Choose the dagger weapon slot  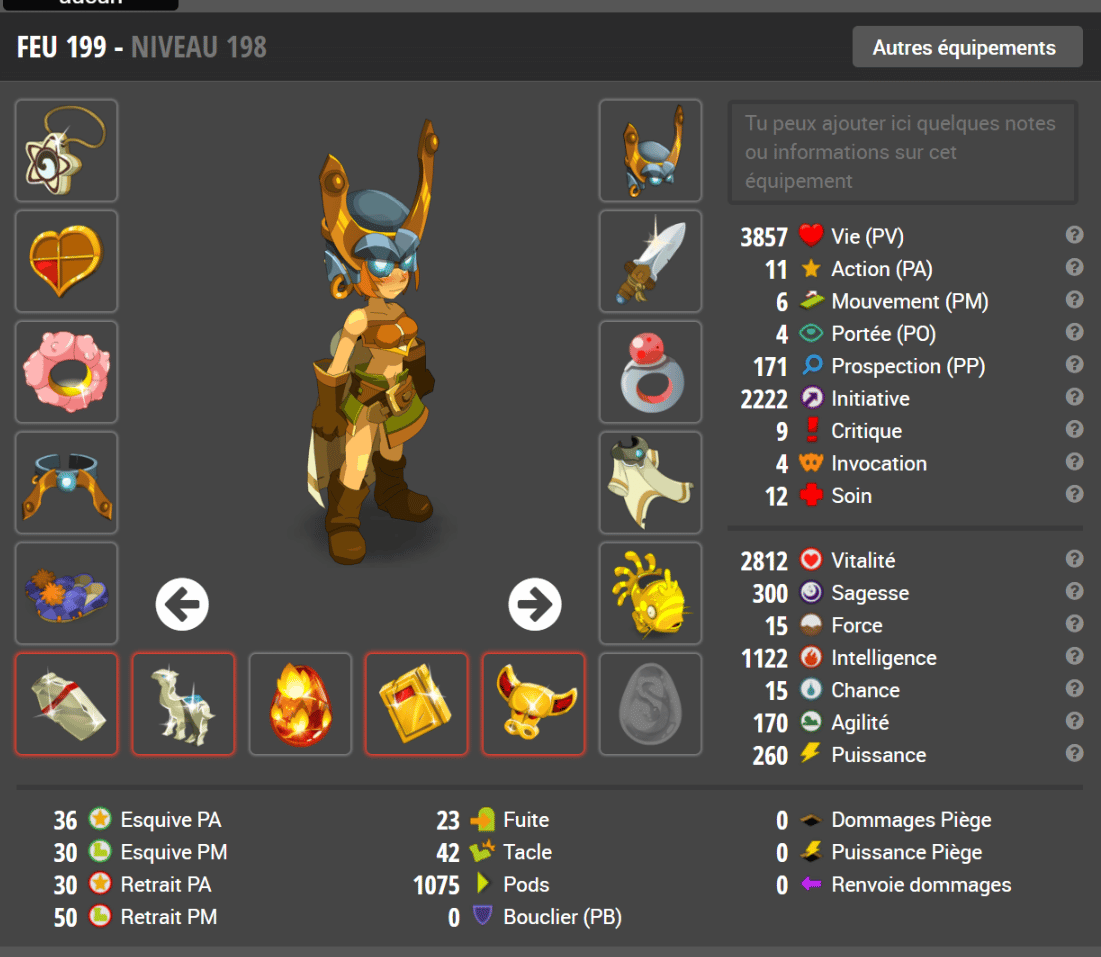(650, 261)
